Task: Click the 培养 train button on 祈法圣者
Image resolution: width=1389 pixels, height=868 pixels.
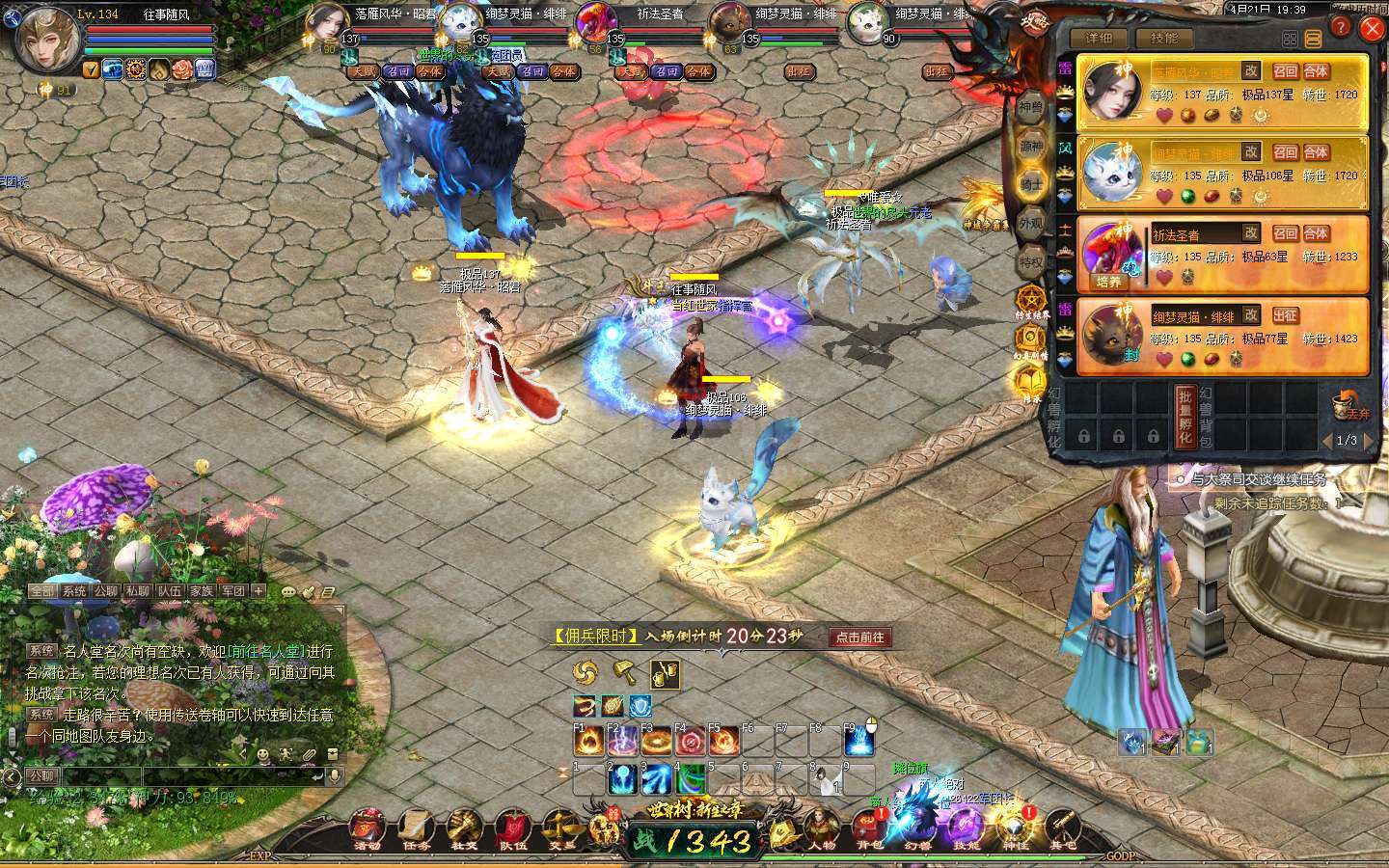Action: [1108, 282]
